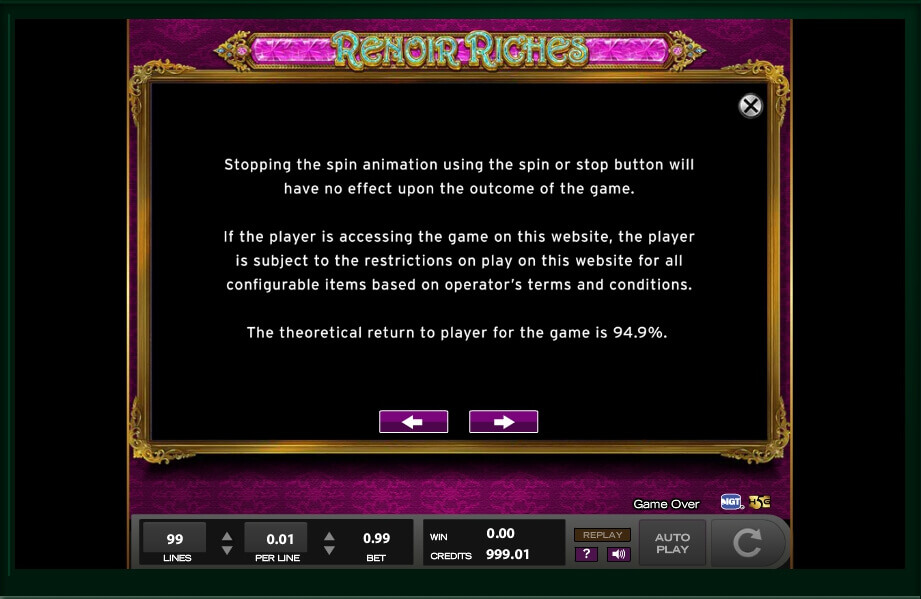Raise the per line bet amount
Viewport: 921px width, 599px height.
[x=329, y=535]
